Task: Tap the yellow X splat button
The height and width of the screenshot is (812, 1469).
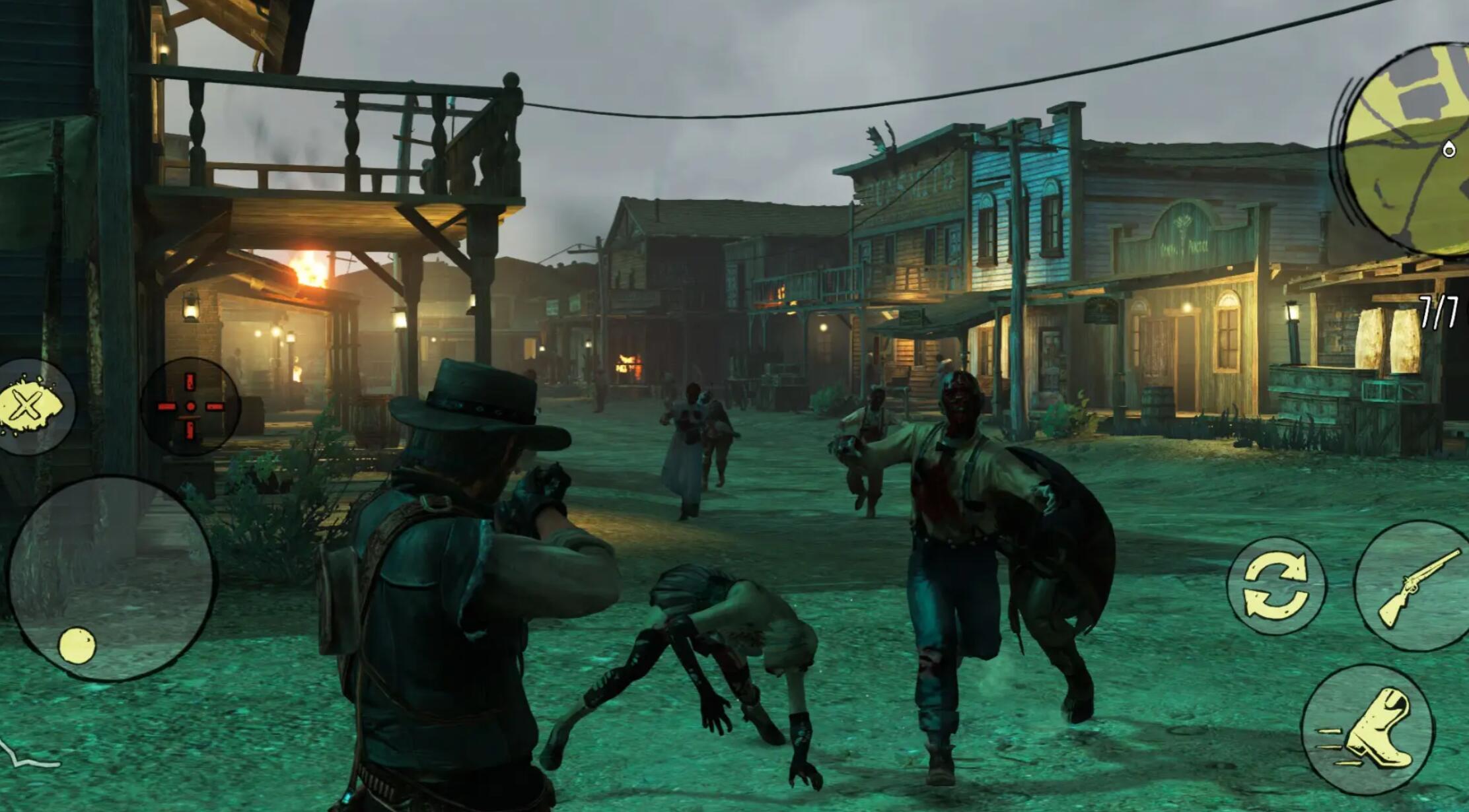Action: point(31,405)
